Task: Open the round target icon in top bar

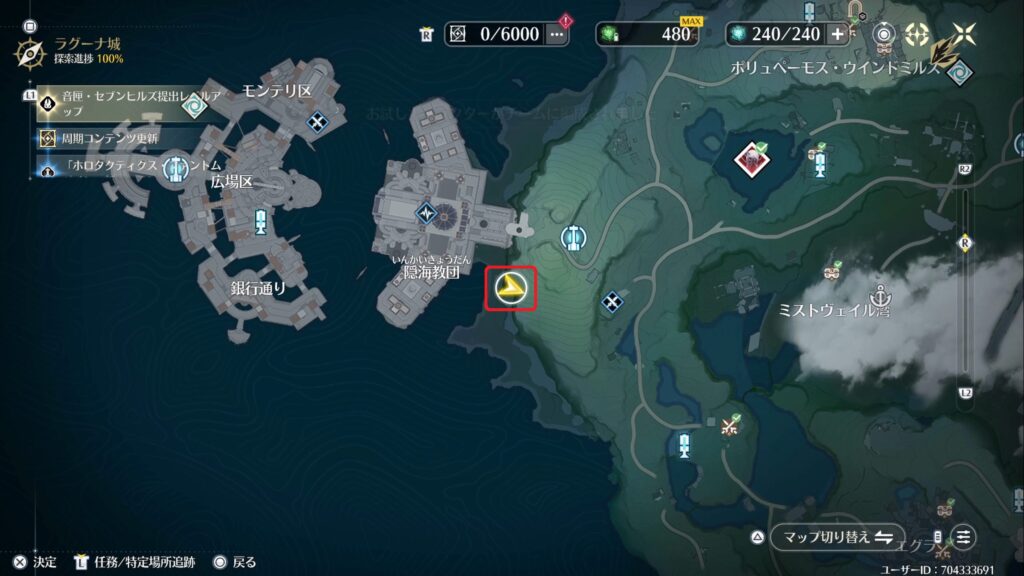Action: [x=884, y=34]
